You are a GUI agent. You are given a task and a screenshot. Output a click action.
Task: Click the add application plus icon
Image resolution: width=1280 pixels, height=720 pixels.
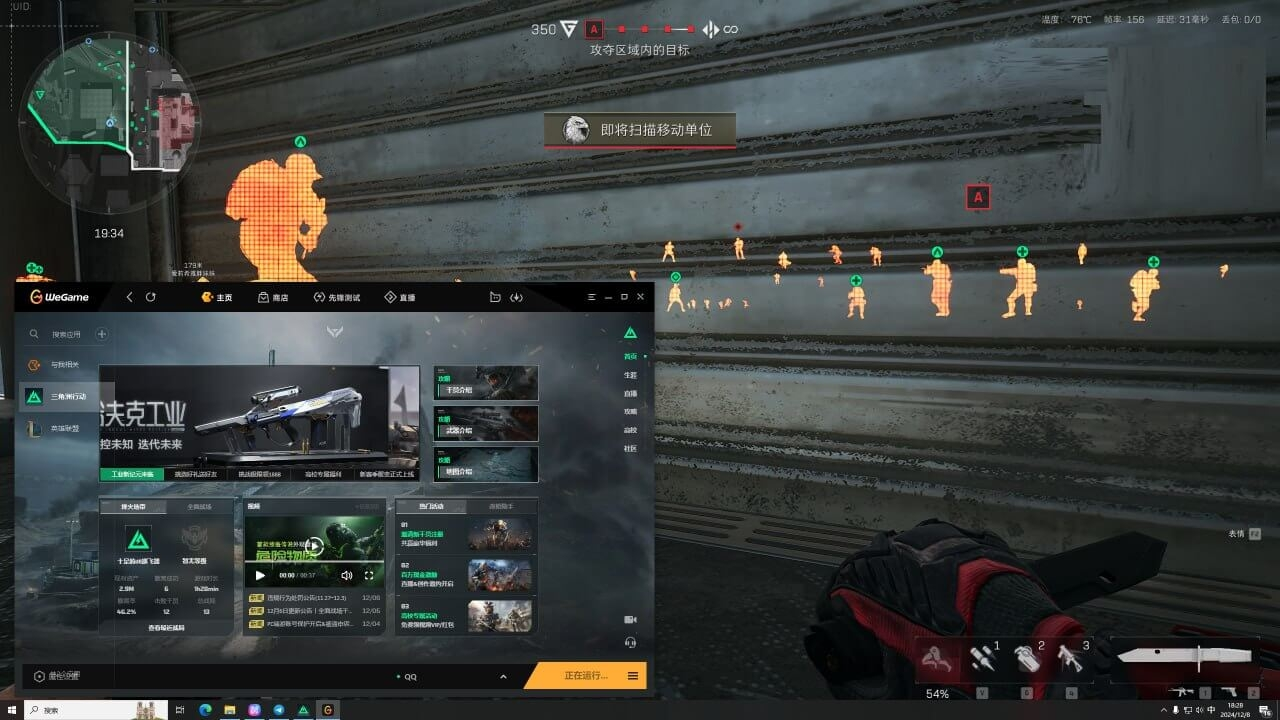click(x=101, y=333)
